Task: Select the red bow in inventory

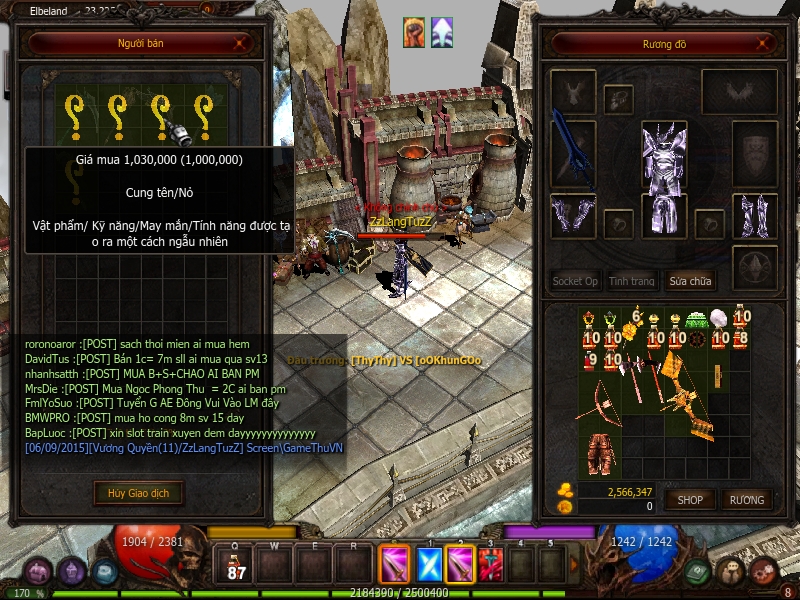Action: pos(601,399)
